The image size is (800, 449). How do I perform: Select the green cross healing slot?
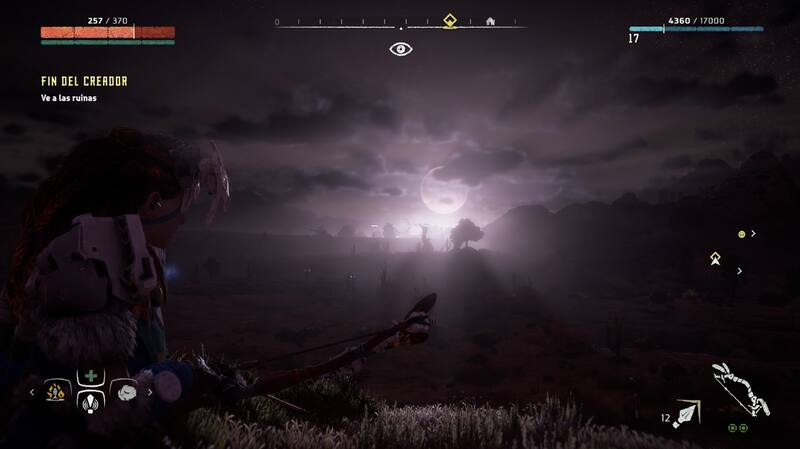point(91,377)
